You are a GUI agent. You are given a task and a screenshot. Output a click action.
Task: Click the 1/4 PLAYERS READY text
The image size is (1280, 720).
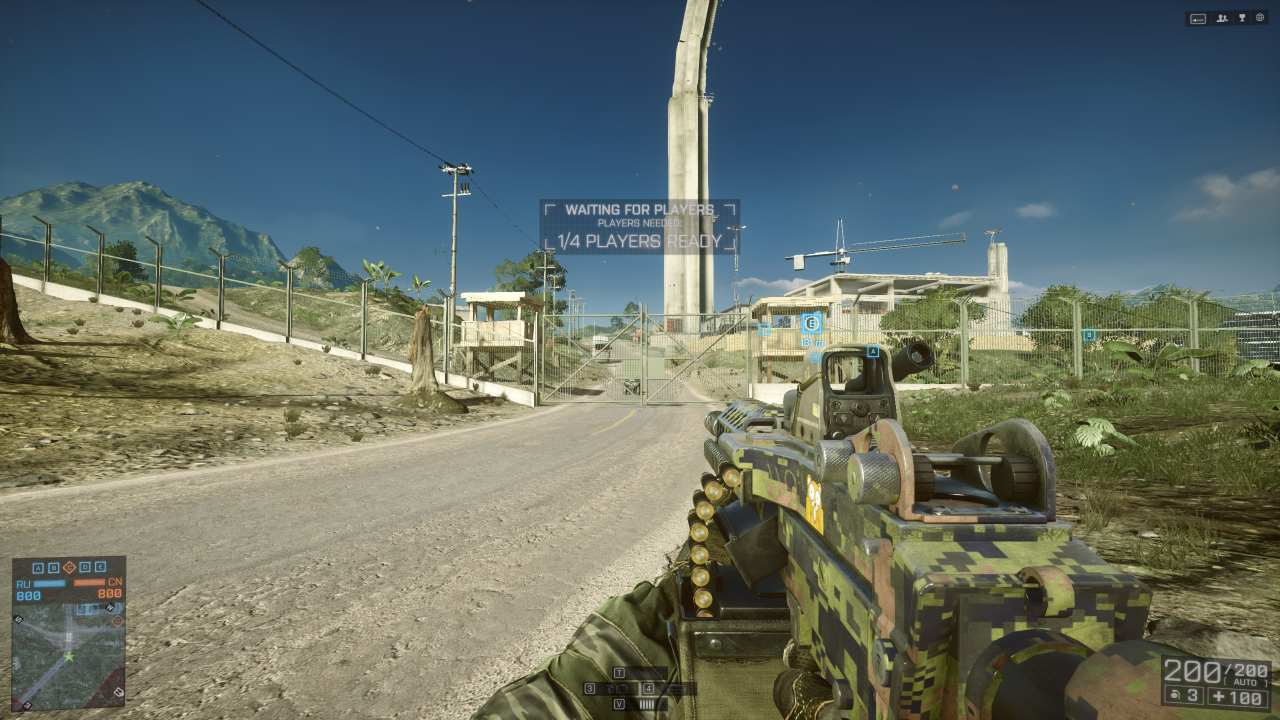tap(640, 240)
